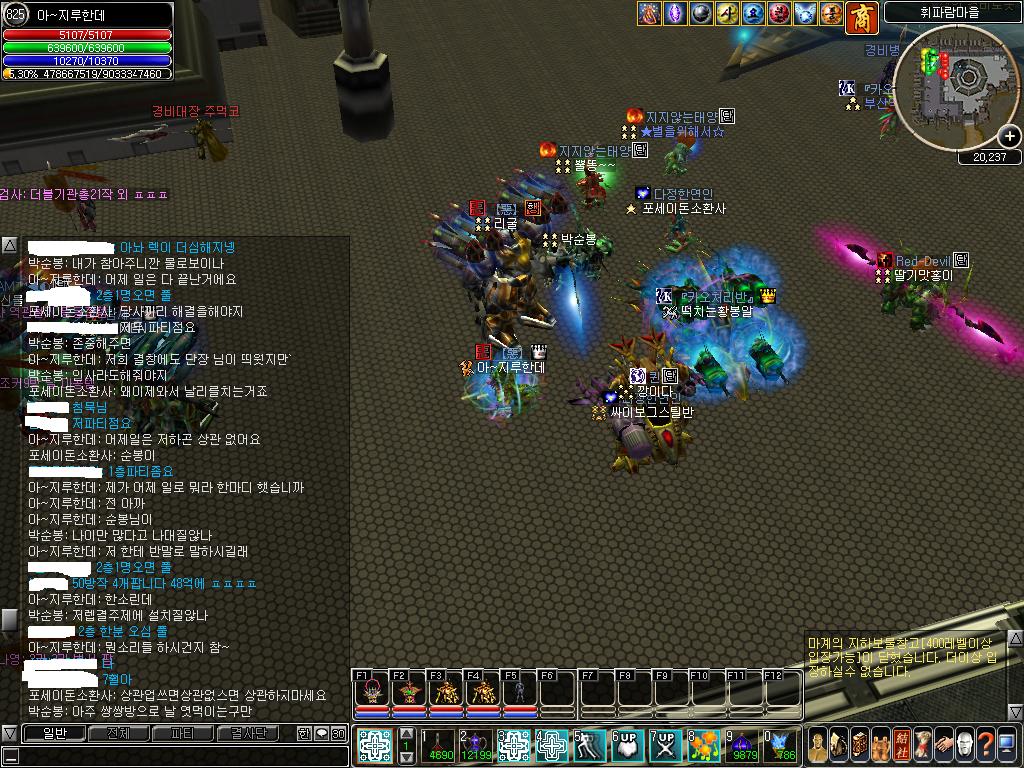
Task: Click the speech bubble chat button
Action: 321,733
